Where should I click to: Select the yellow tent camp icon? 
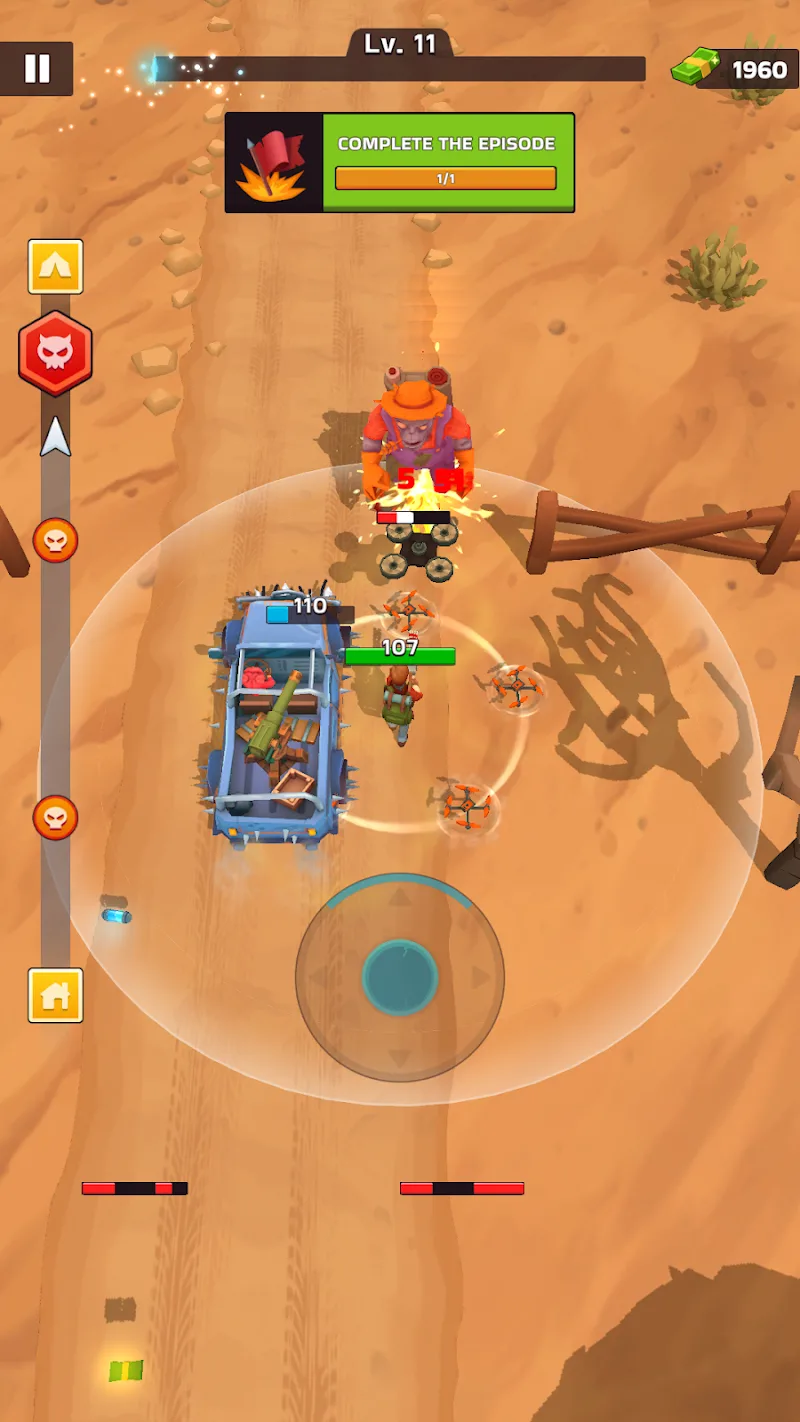point(55,266)
